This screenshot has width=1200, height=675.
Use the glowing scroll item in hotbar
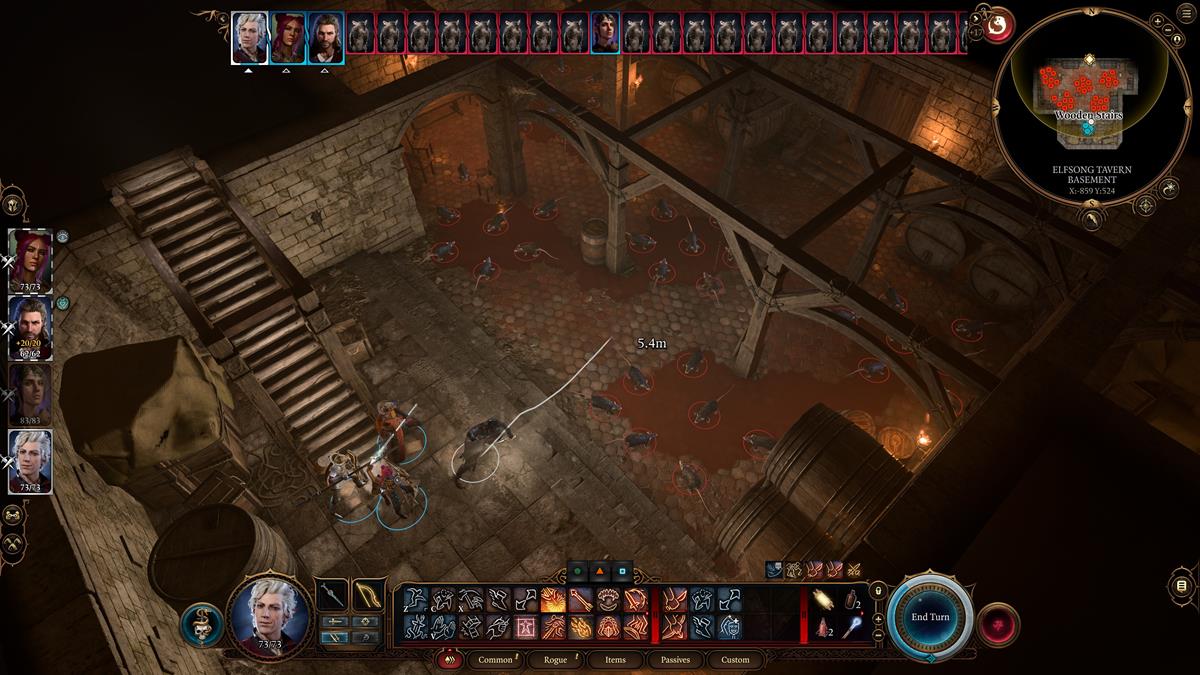point(826,599)
